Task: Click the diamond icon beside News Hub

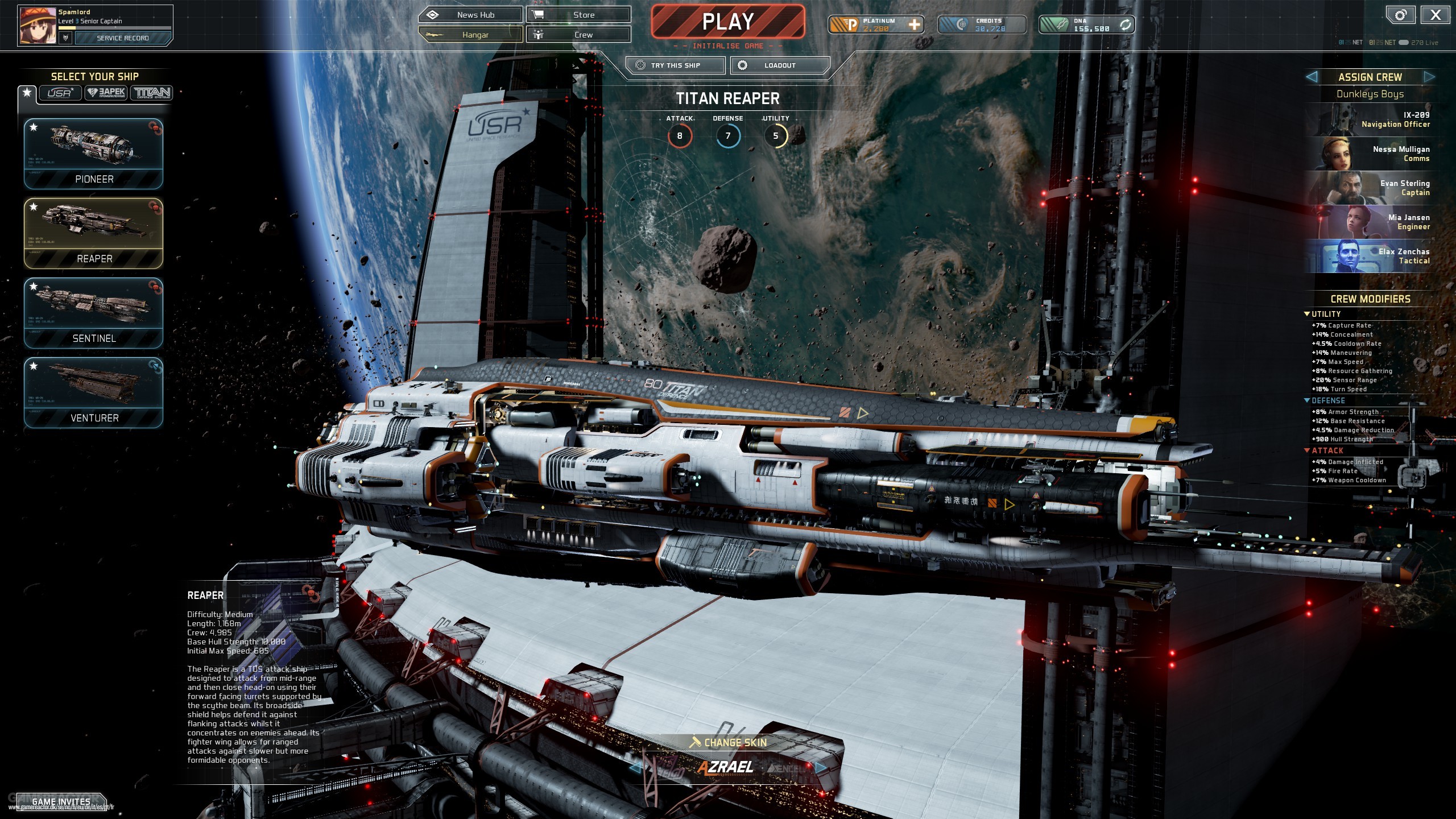Action: (434, 14)
